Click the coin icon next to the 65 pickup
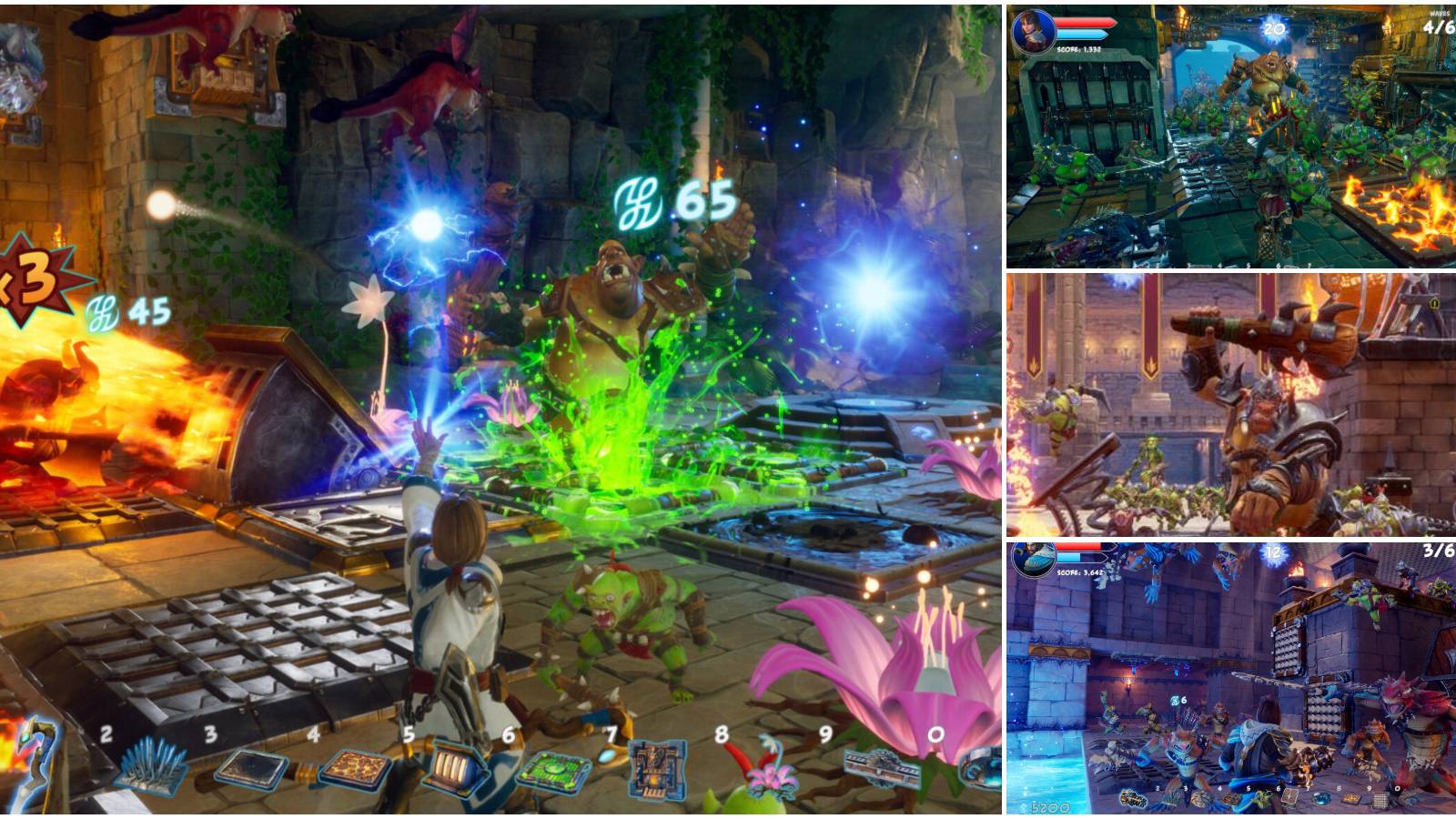Screen dimensions: 1456x819 (637, 202)
